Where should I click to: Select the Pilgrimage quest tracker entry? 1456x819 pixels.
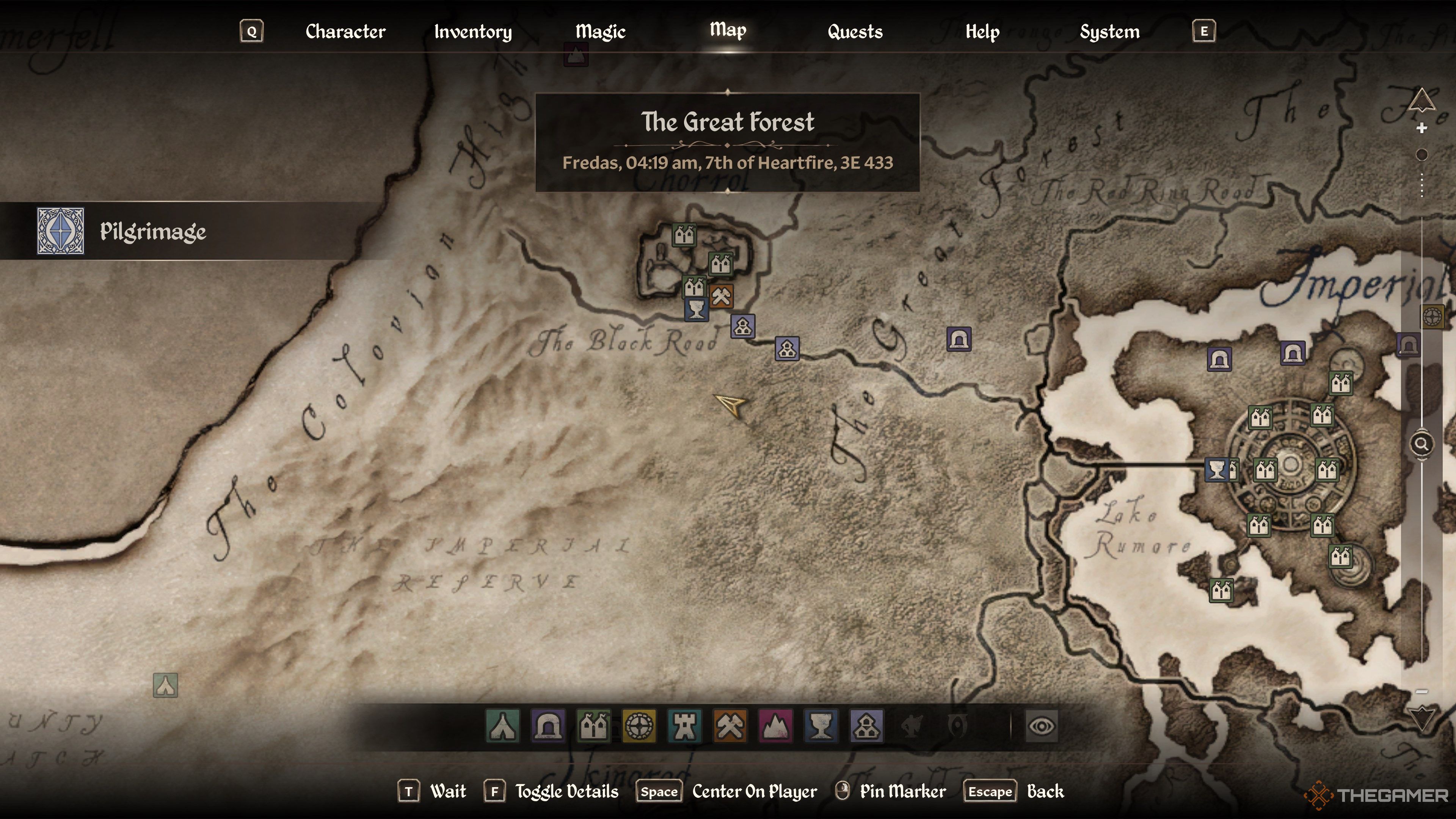(x=152, y=231)
